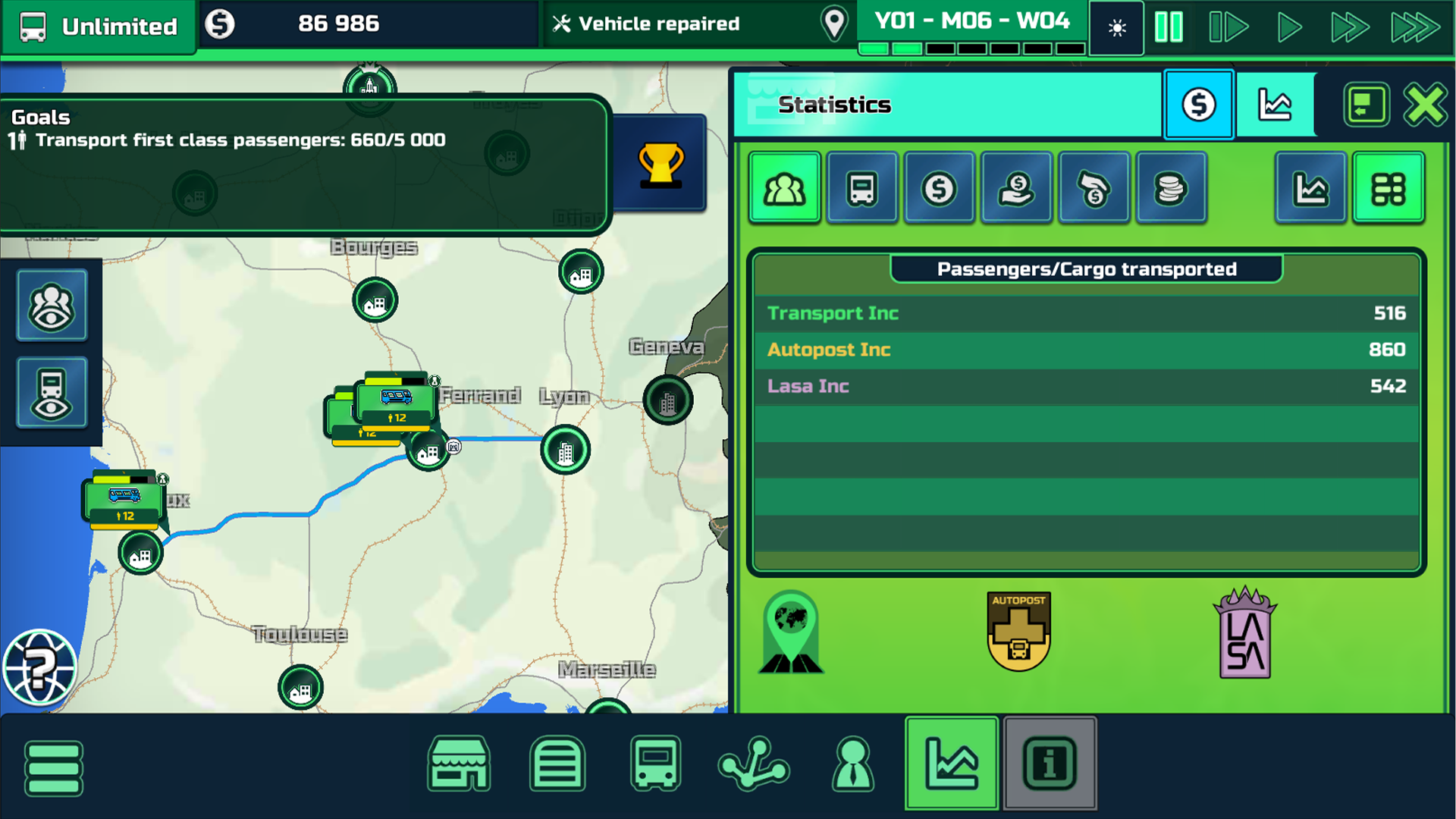Open the income hand-holding-dollar statistics icon
This screenshot has height=819, width=1456.
click(1016, 187)
